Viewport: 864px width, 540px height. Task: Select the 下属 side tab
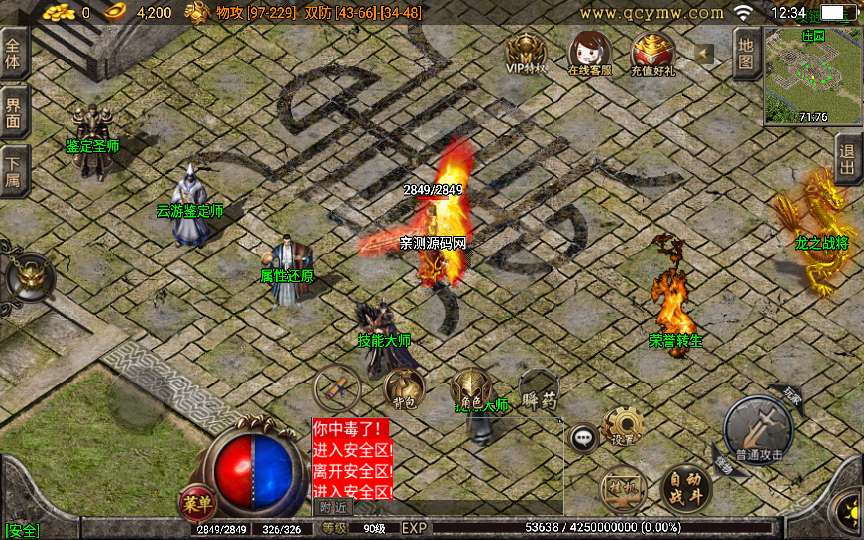tap(13, 170)
